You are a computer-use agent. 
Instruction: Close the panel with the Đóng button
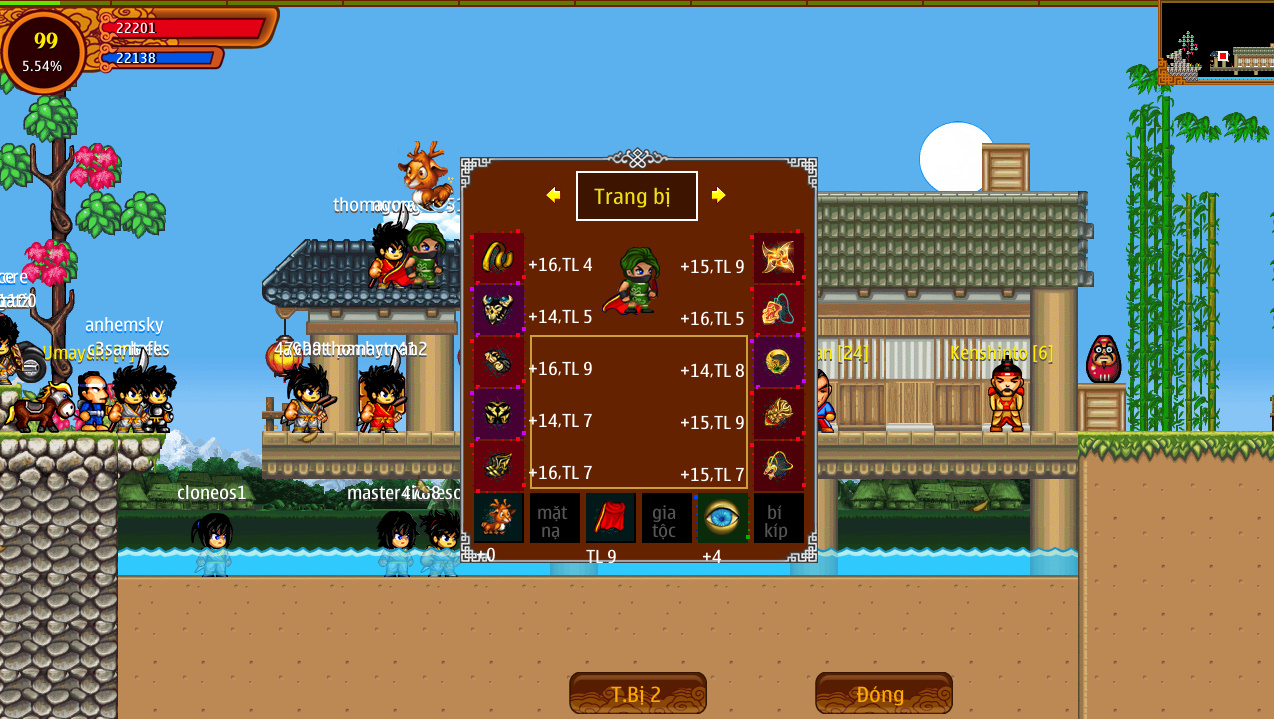coord(883,693)
